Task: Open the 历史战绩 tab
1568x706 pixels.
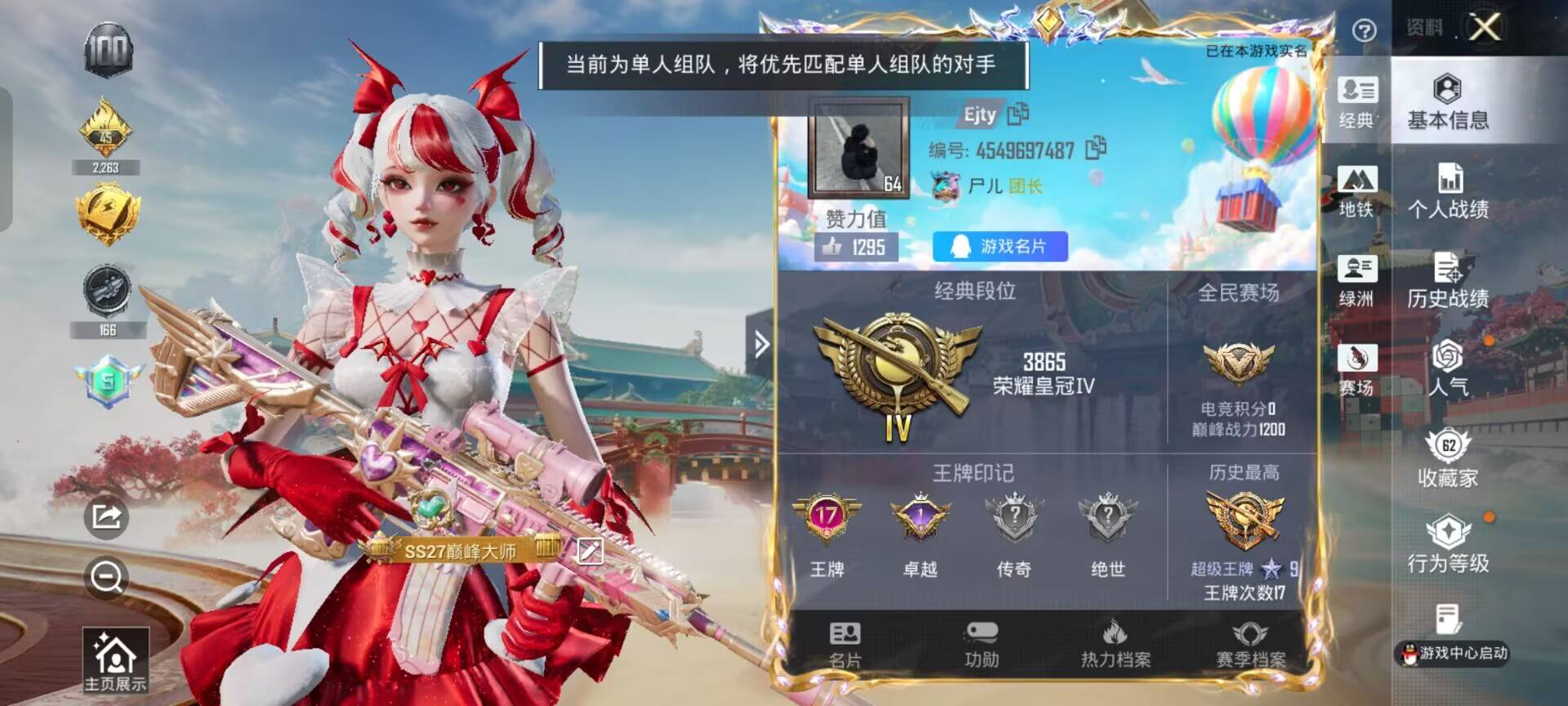Action: coord(1450,282)
